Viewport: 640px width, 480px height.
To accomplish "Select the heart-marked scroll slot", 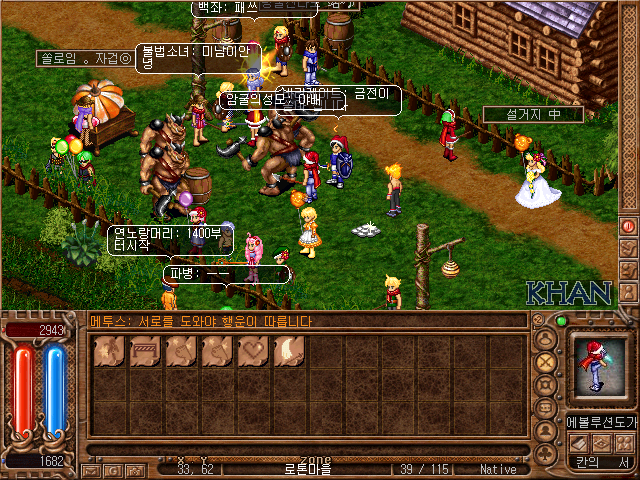I will (253, 351).
